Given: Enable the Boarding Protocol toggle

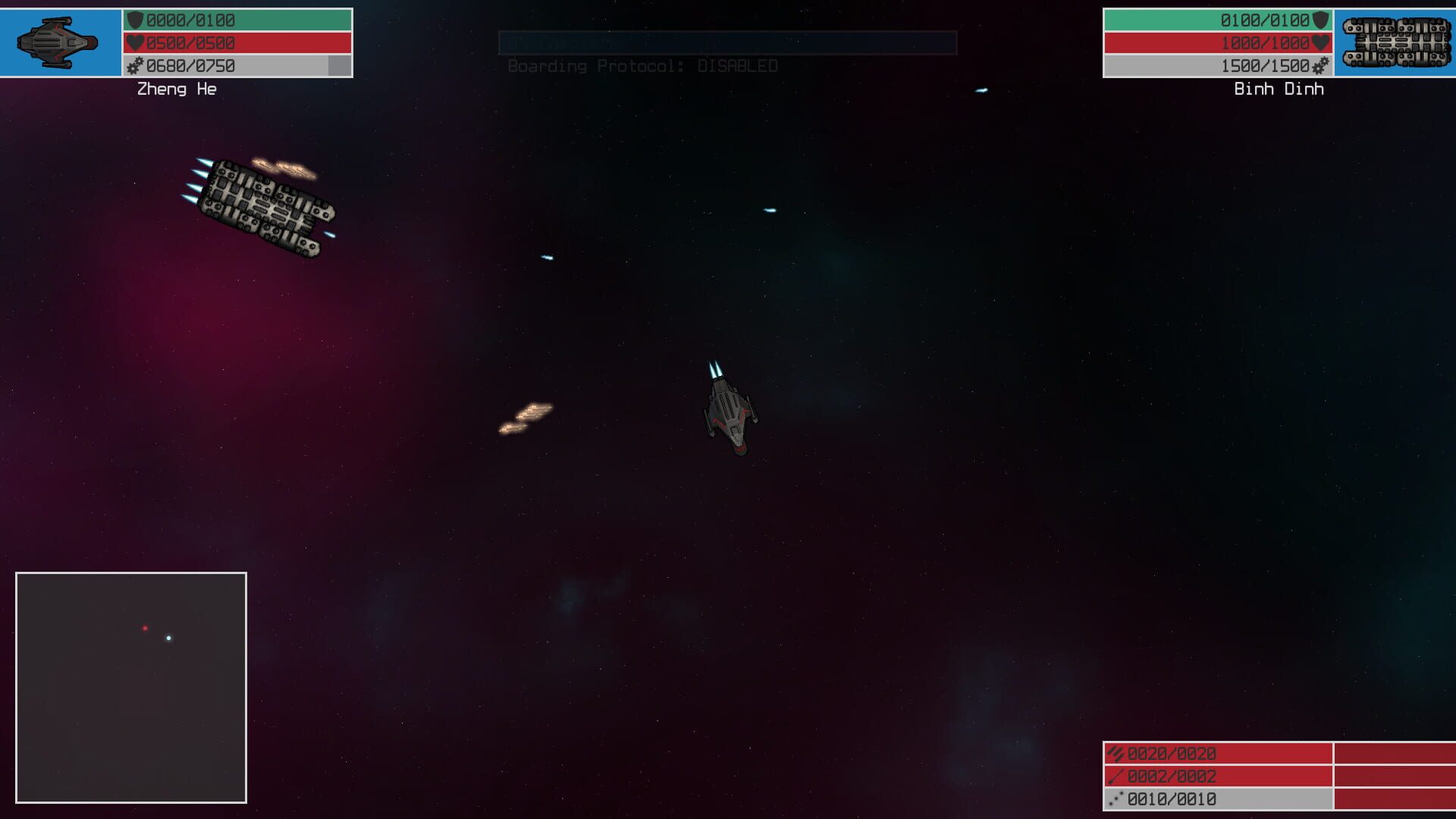Looking at the screenshot, I should [x=643, y=66].
